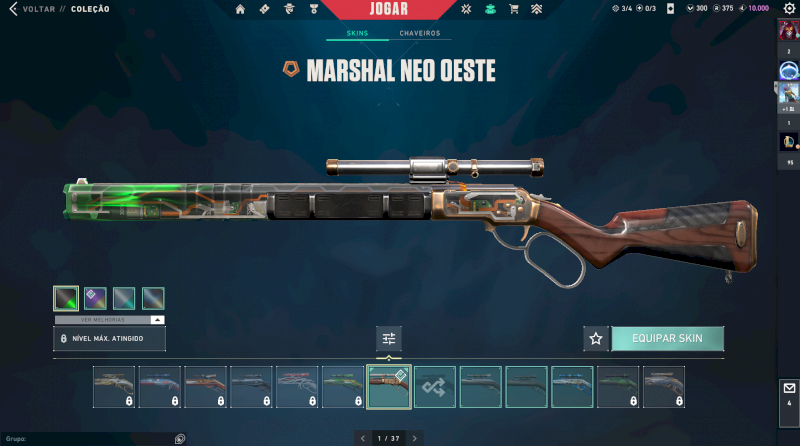Switch to the Chaveiros tab
Image resolution: width=800 pixels, height=446 pixels.
point(420,33)
